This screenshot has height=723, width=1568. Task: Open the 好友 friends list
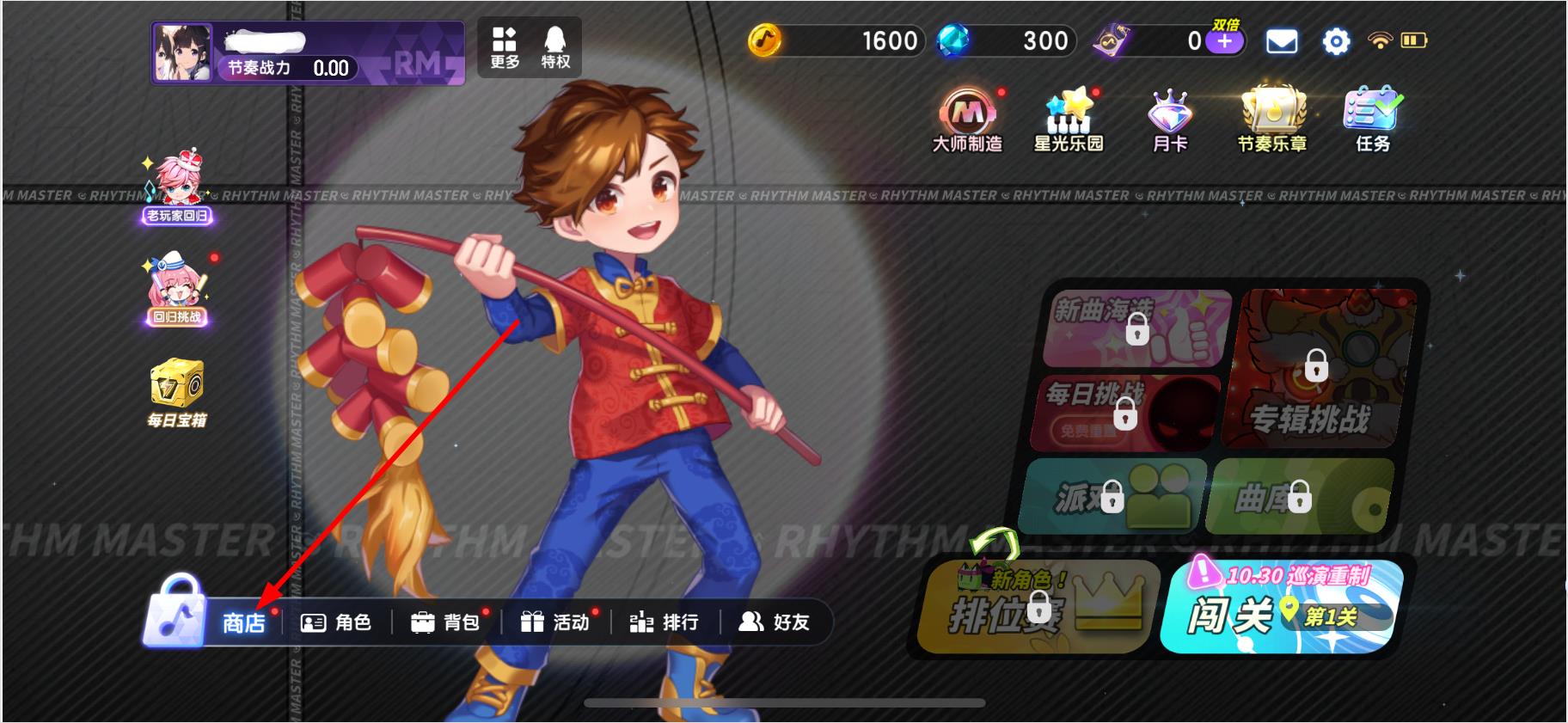point(772,622)
